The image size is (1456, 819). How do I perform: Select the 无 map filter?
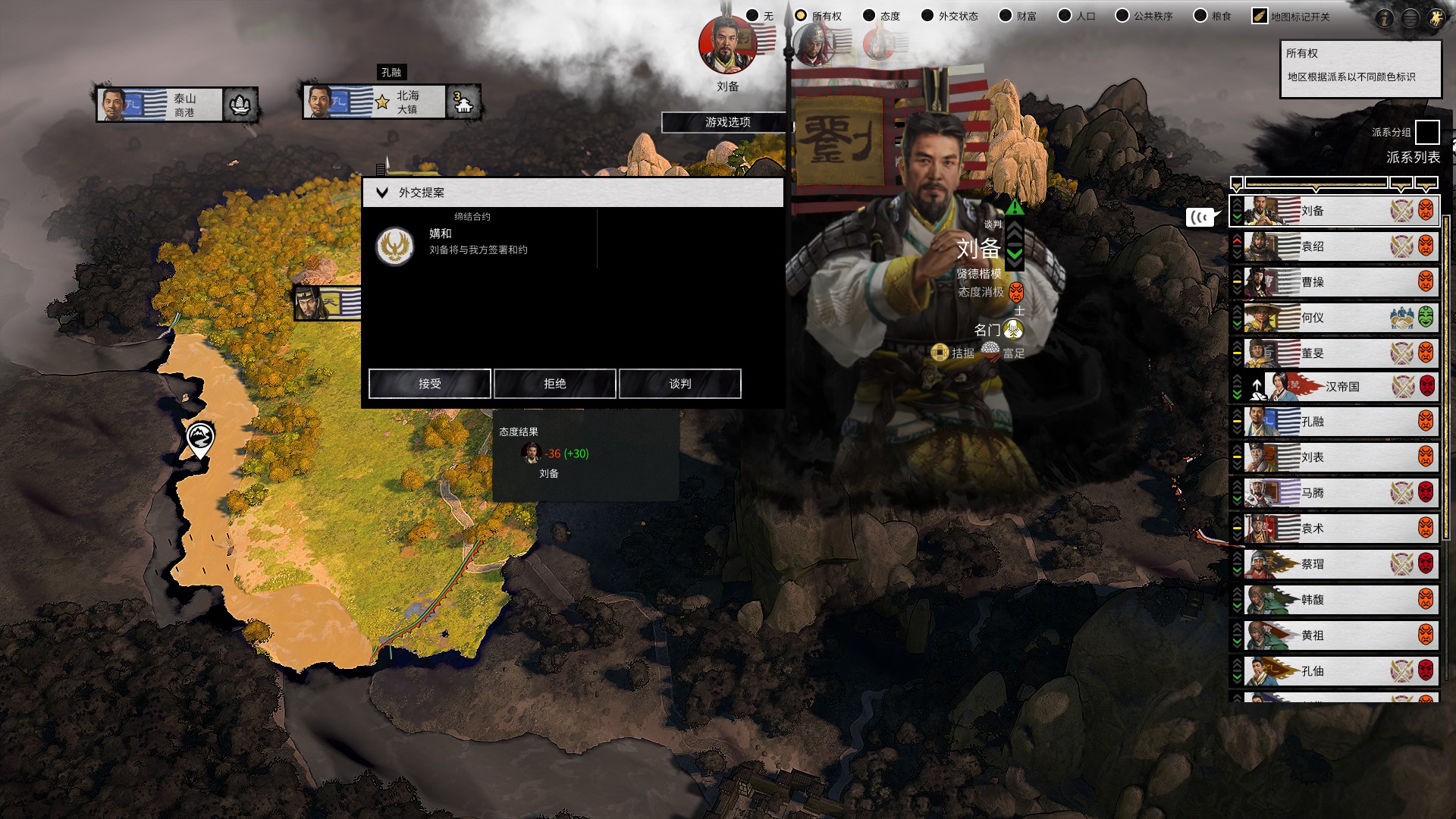click(x=752, y=16)
